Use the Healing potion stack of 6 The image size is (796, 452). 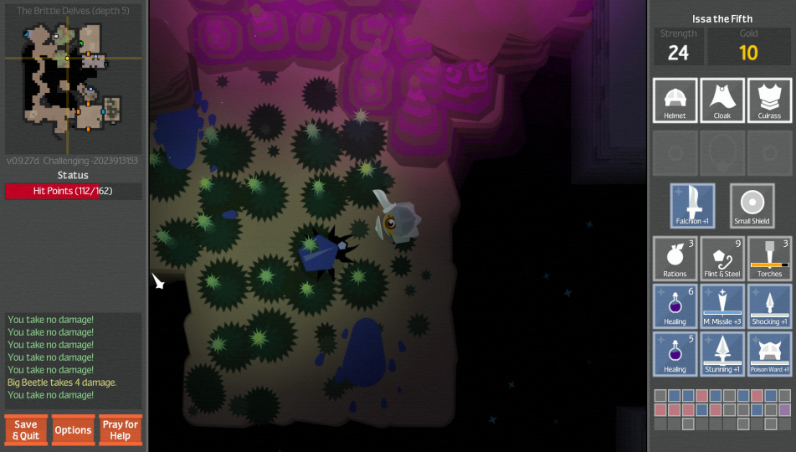coord(674,306)
